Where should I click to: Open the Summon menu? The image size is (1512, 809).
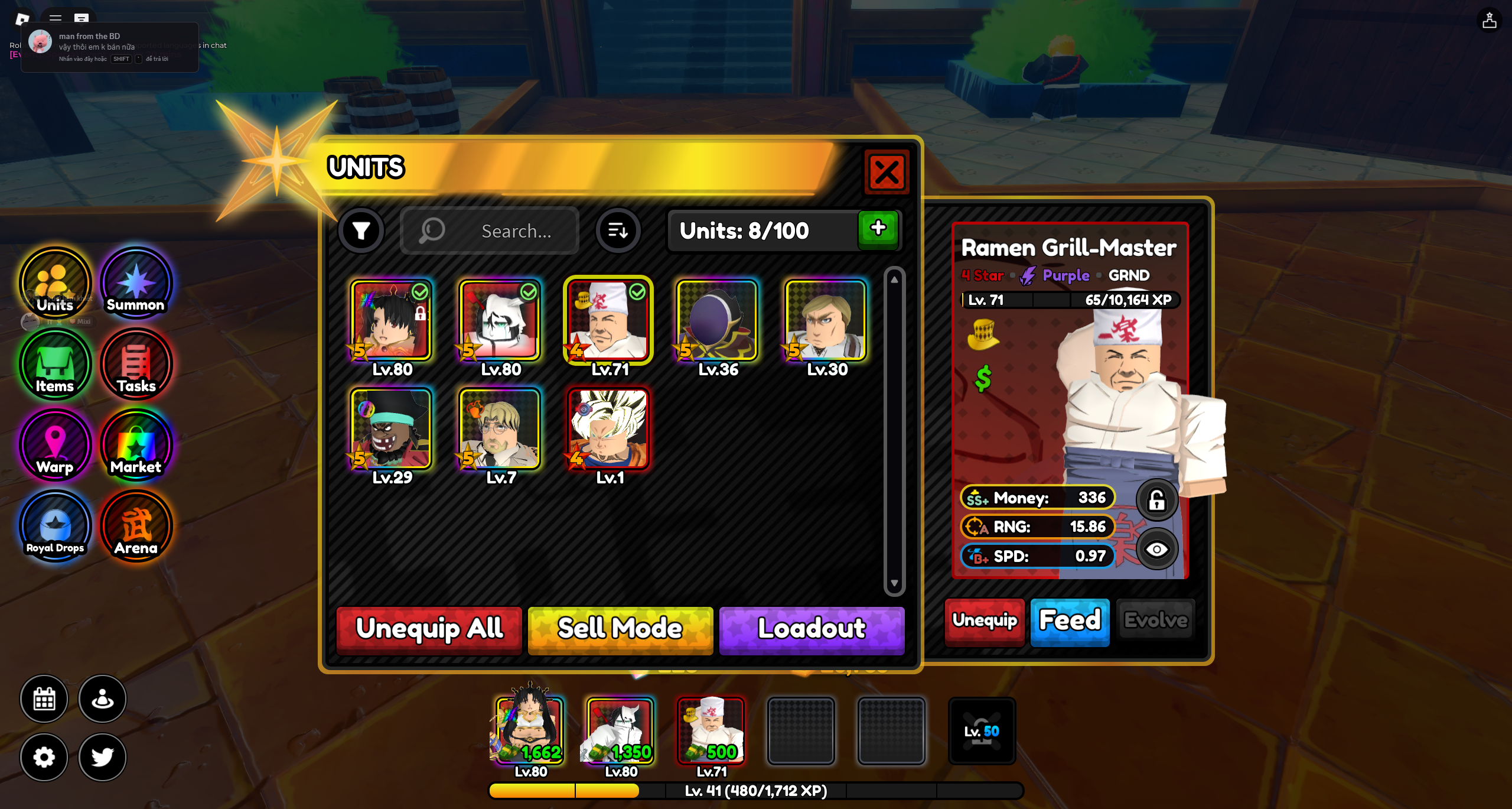tap(136, 284)
